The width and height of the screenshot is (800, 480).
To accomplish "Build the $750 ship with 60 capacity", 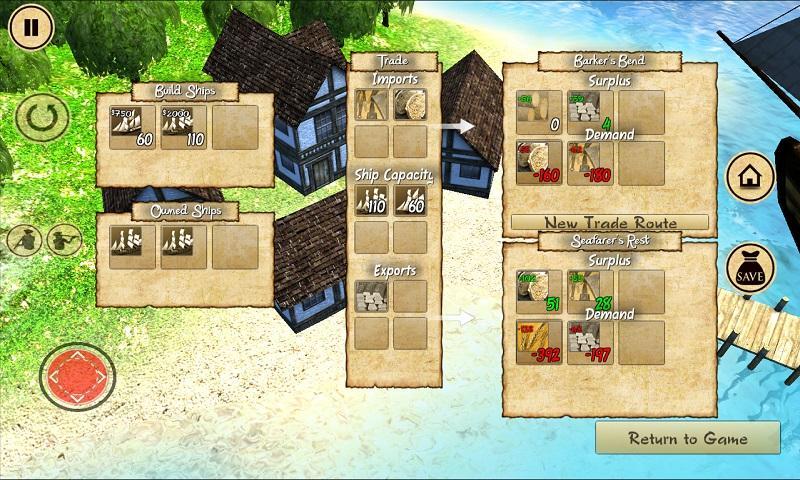I will (x=132, y=127).
